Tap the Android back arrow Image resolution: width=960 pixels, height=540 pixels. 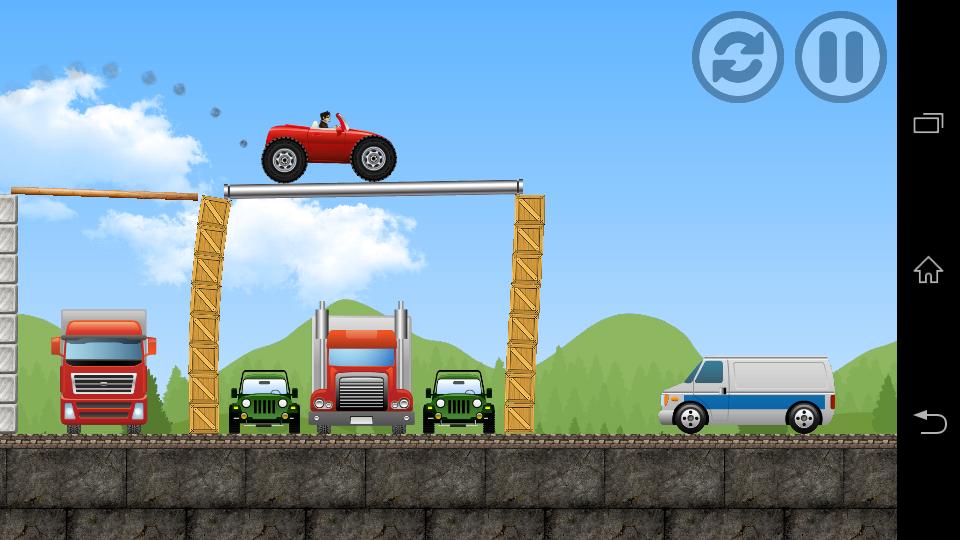(x=928, y=422)
